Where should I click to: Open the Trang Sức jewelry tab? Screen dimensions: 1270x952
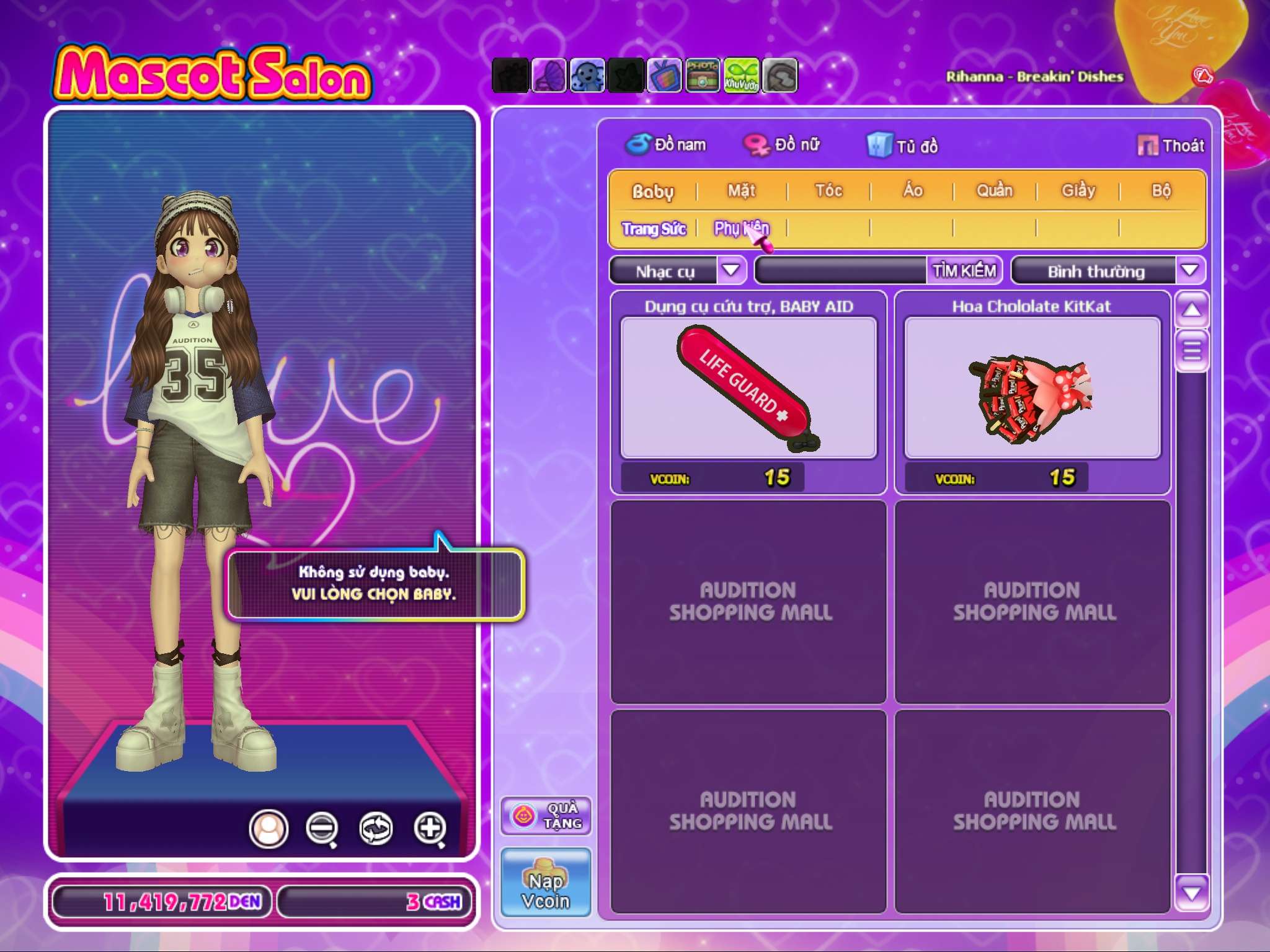654,229
